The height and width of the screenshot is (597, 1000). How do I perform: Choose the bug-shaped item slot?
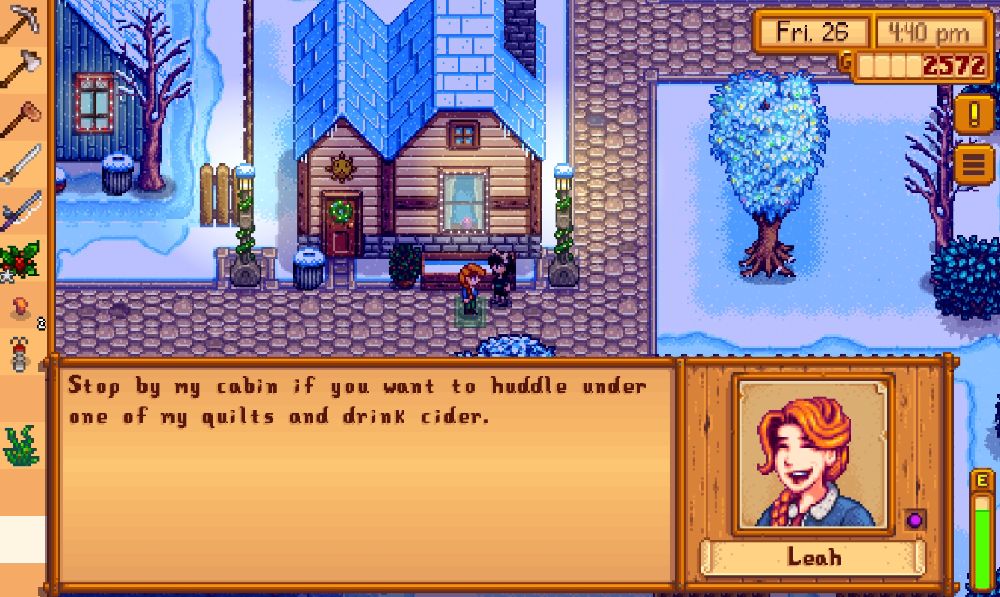pos(20,353)
